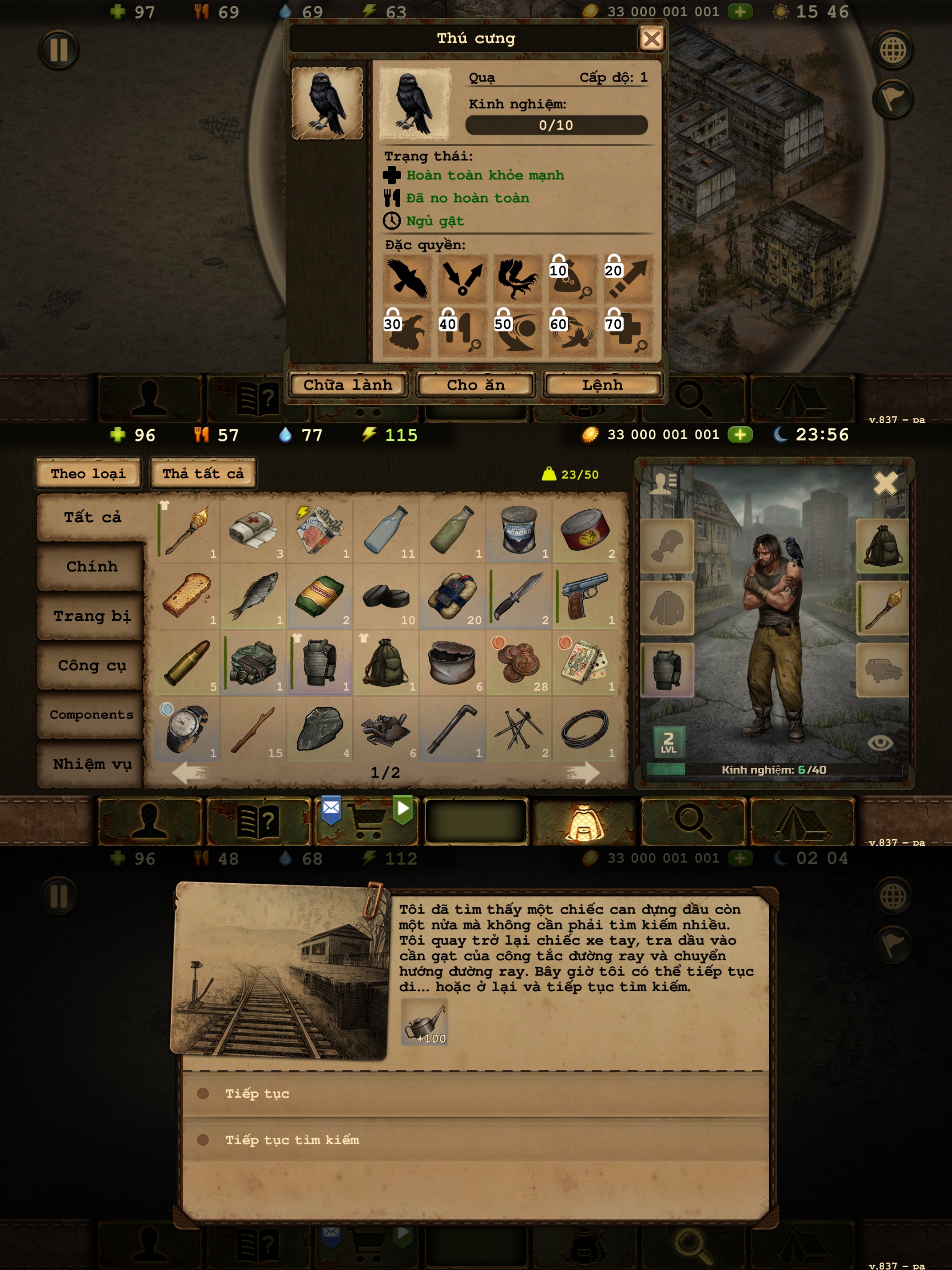Open the Lệnh command button

602,385
